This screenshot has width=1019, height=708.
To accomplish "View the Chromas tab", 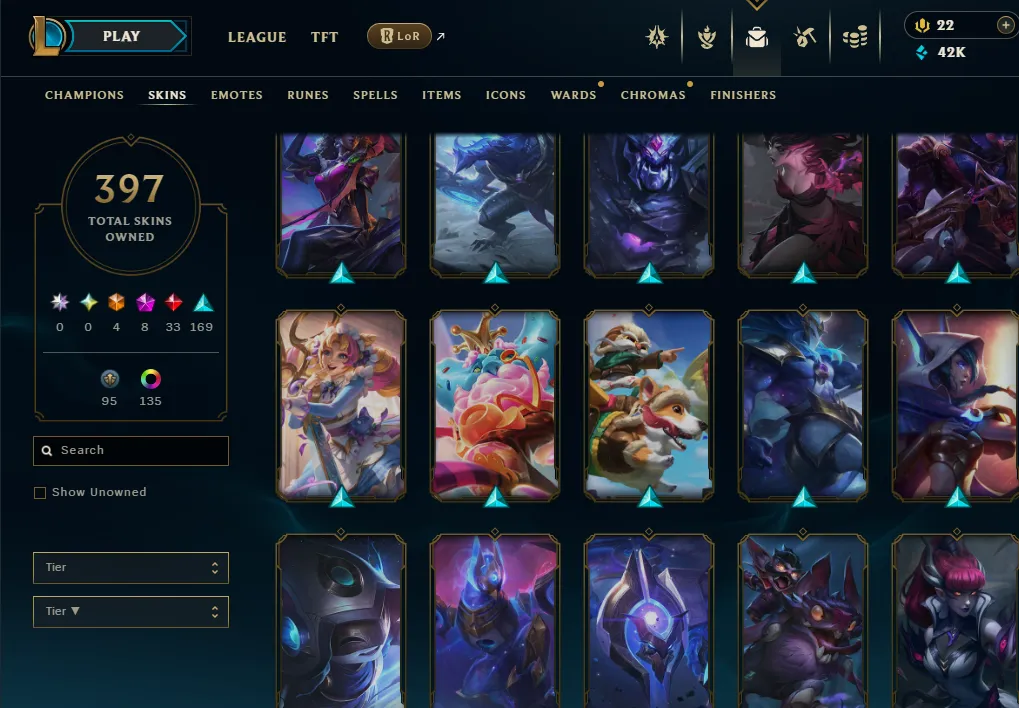I will pyautogui.click(x=653, y=95).
